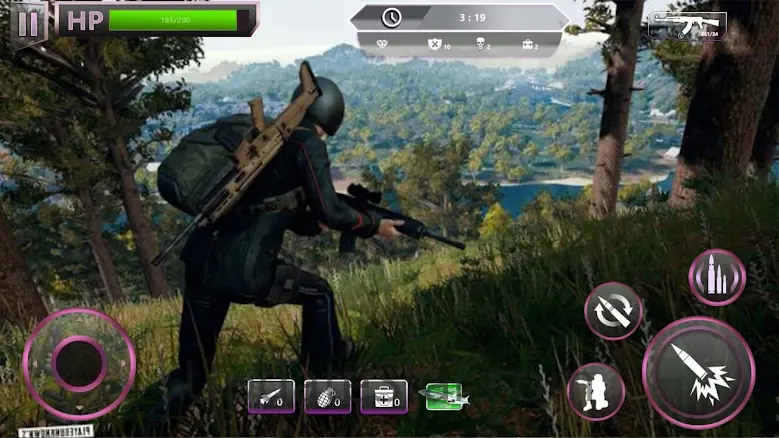Image resolution: width=779 pixels, height=438 pixels.
Task: Toggle crouch with the kneeling soldier button
Action: click(595, 390)
